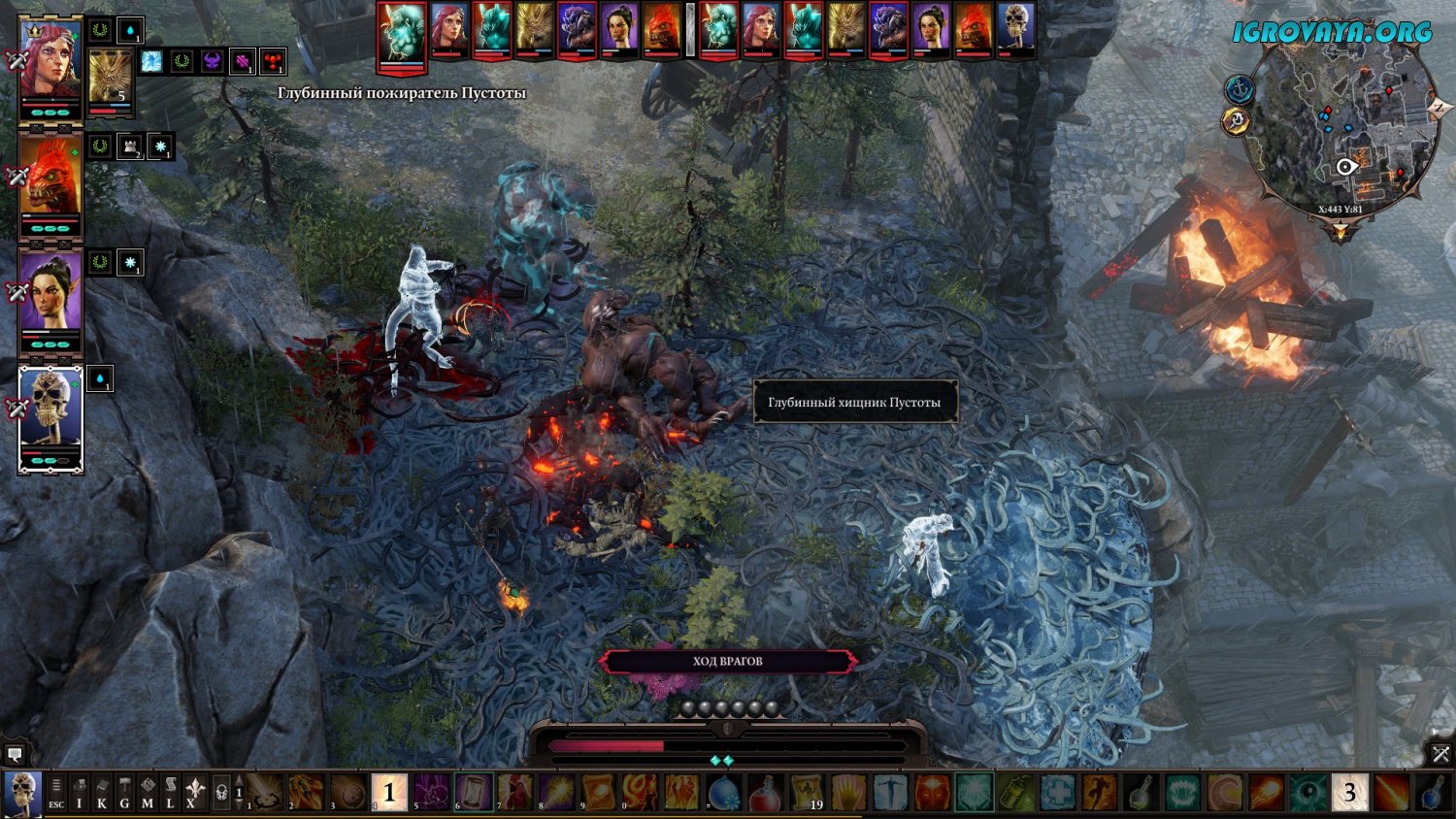1456x819 pixels.
Task: Select the red lizard party portrait
Action: click(50, 184)
